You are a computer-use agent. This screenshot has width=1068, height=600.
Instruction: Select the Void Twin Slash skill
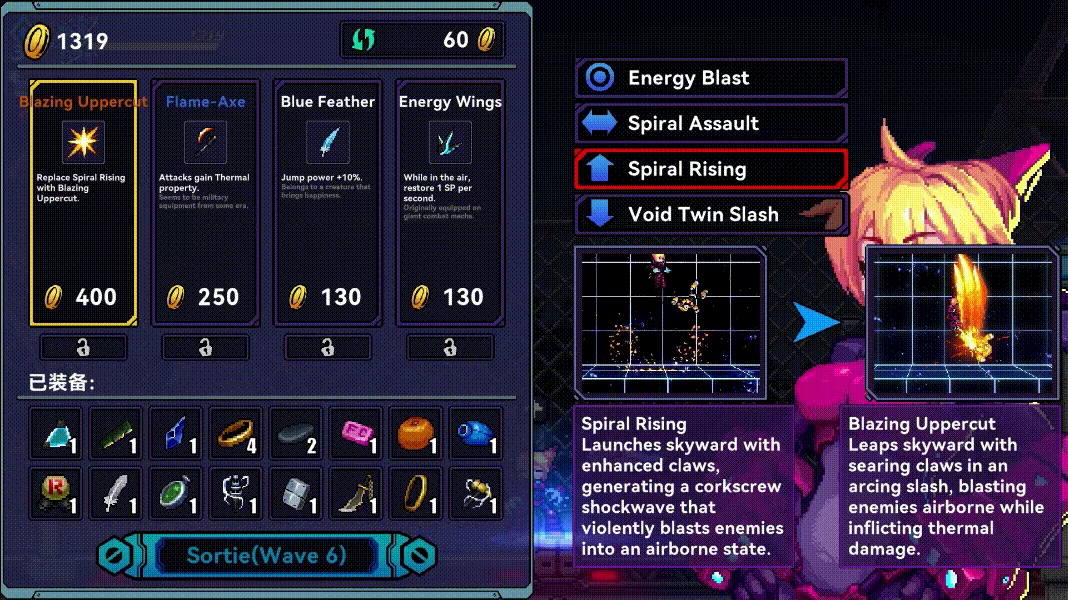[711, 214]
